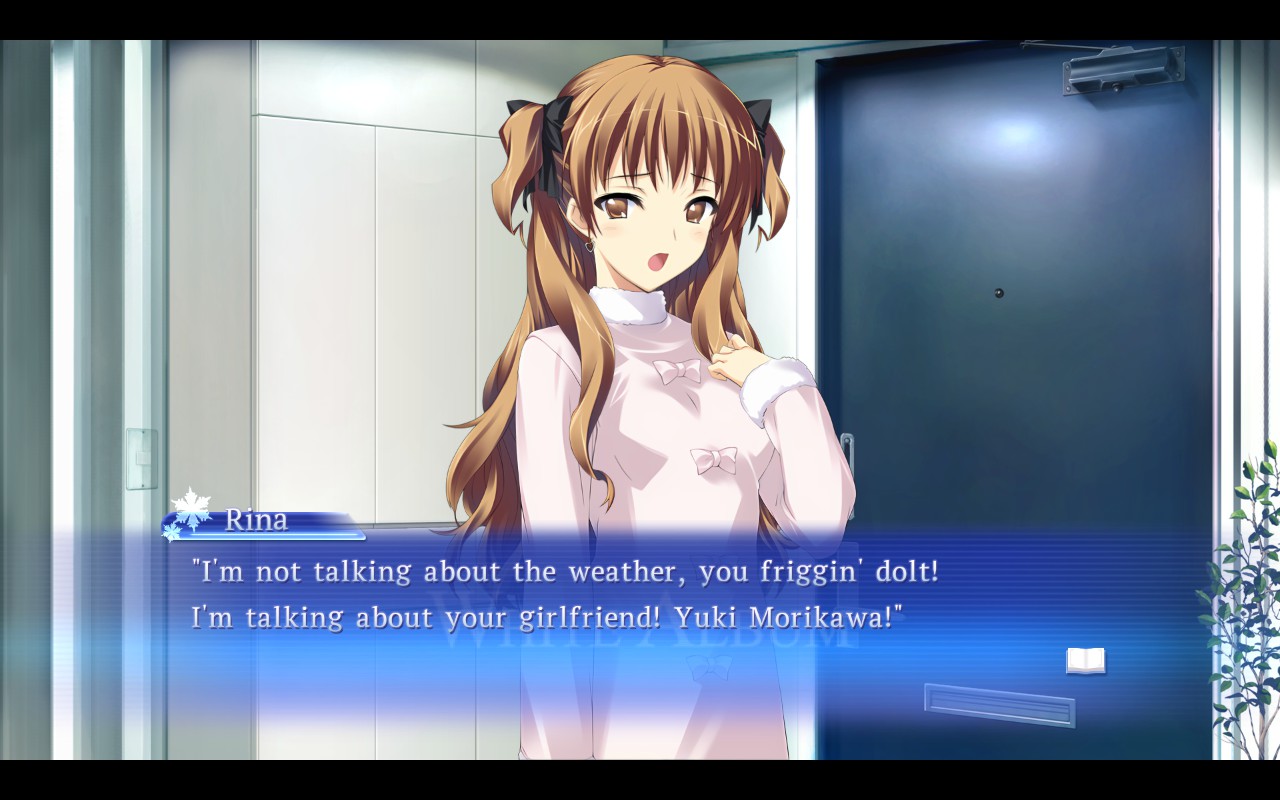Click the open book continue icon
The width and height of the screenshot is (1280, 800).
(1085, 660)
